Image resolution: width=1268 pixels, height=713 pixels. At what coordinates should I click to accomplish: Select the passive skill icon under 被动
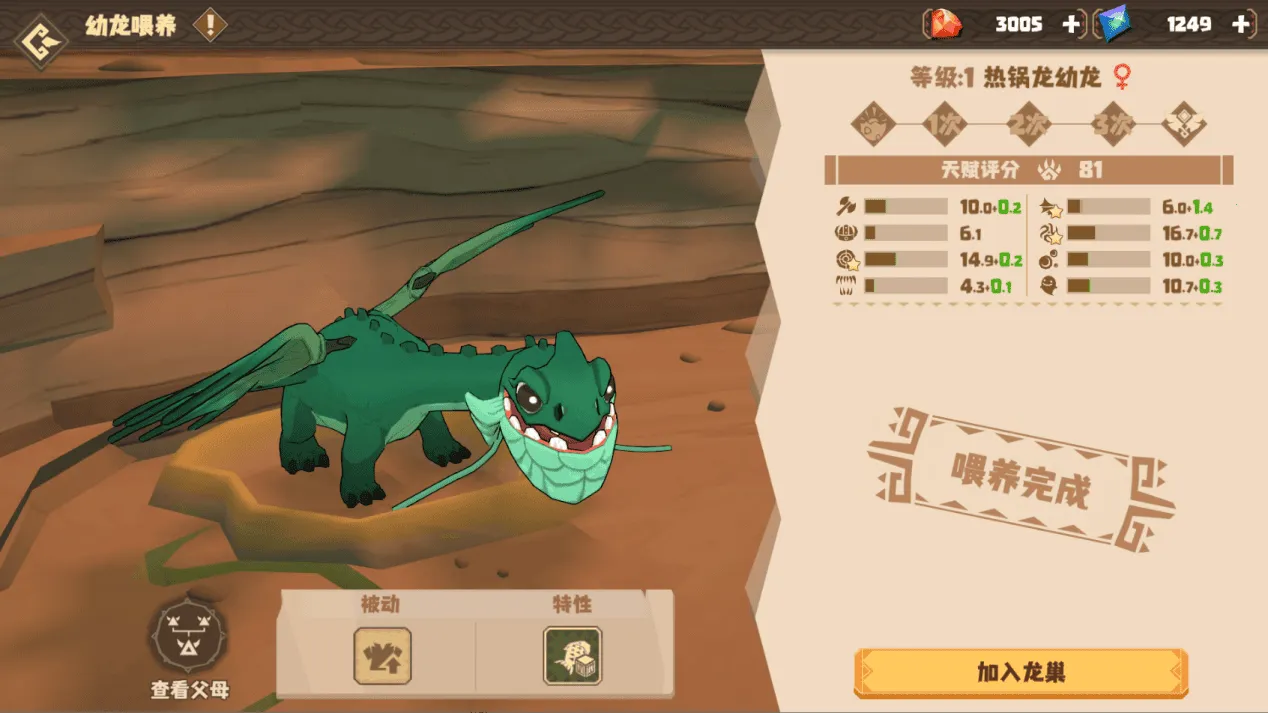click(x=382, y=656)
